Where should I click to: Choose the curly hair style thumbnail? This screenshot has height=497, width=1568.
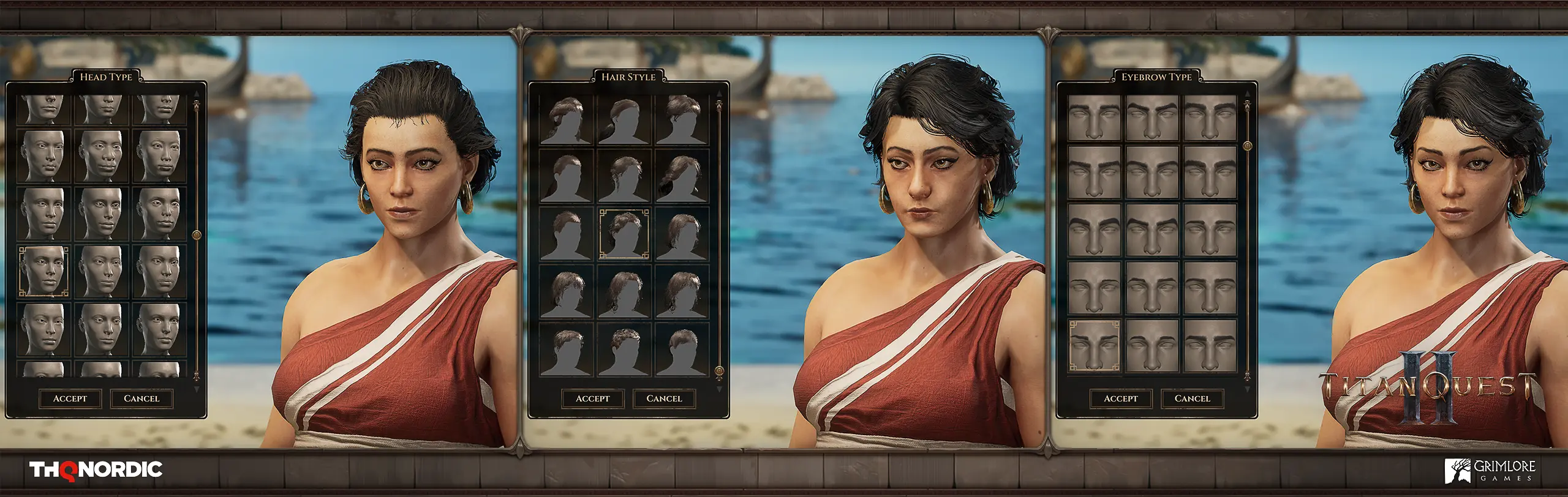(x=624, y=351)
